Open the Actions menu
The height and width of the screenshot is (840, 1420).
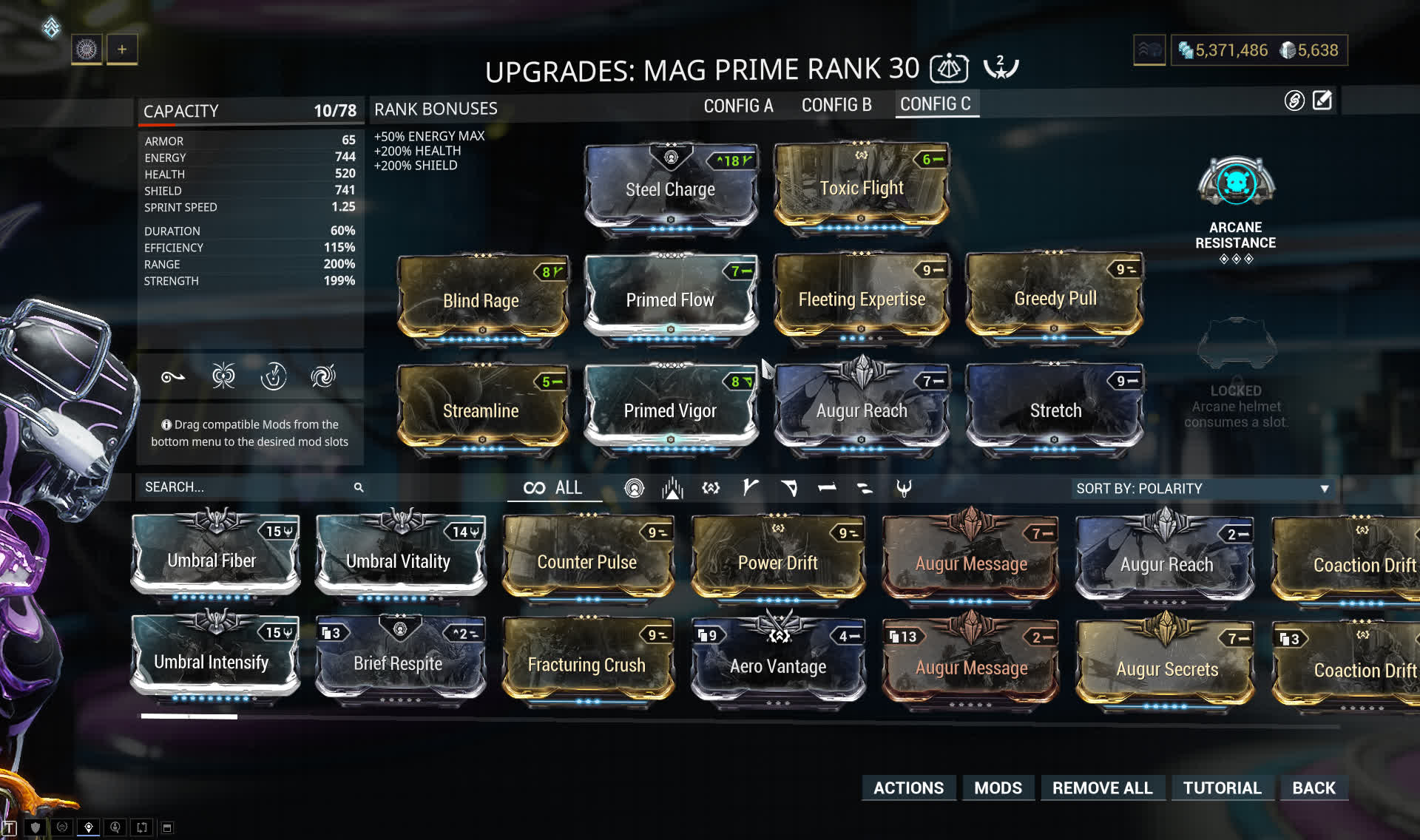(908, 787)
